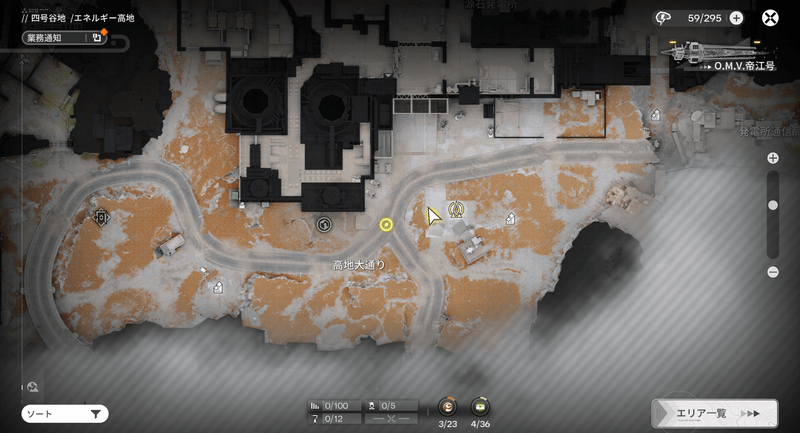Click the diamond-shaped marker on the west road
800x433 pixels.
coord(101,216)
